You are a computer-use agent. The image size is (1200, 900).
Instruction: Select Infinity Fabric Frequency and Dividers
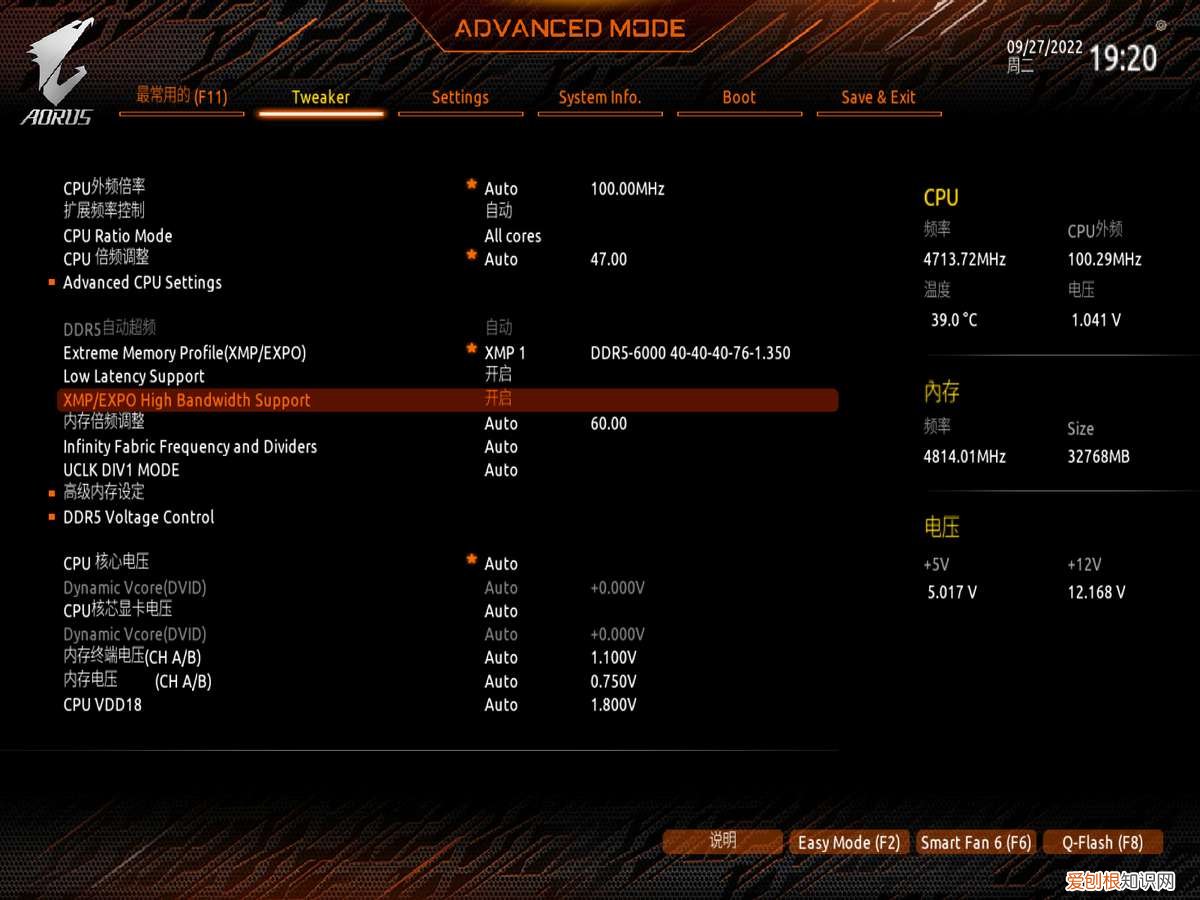190,447
